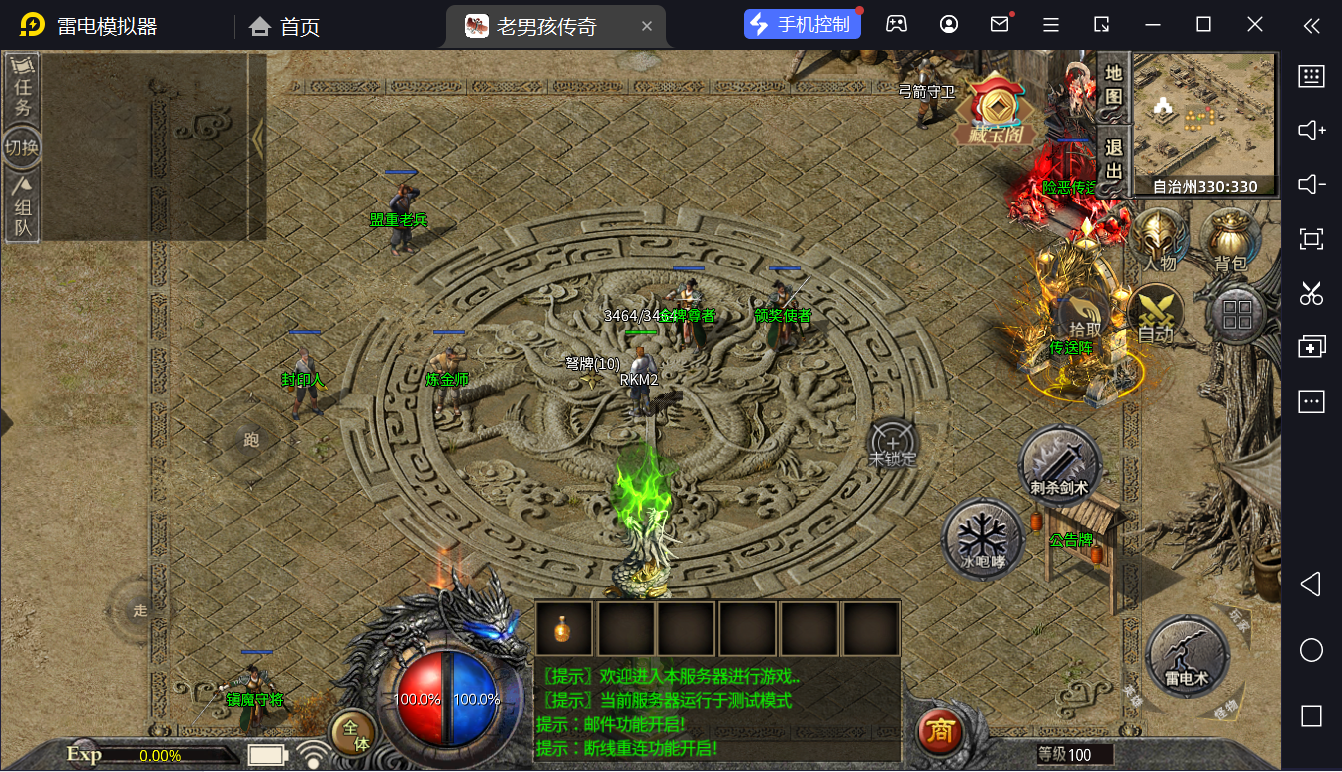This screenshot has height=772, width=1342.
Task: Open the 人物 character sheet
Action: coord(1160,241)
